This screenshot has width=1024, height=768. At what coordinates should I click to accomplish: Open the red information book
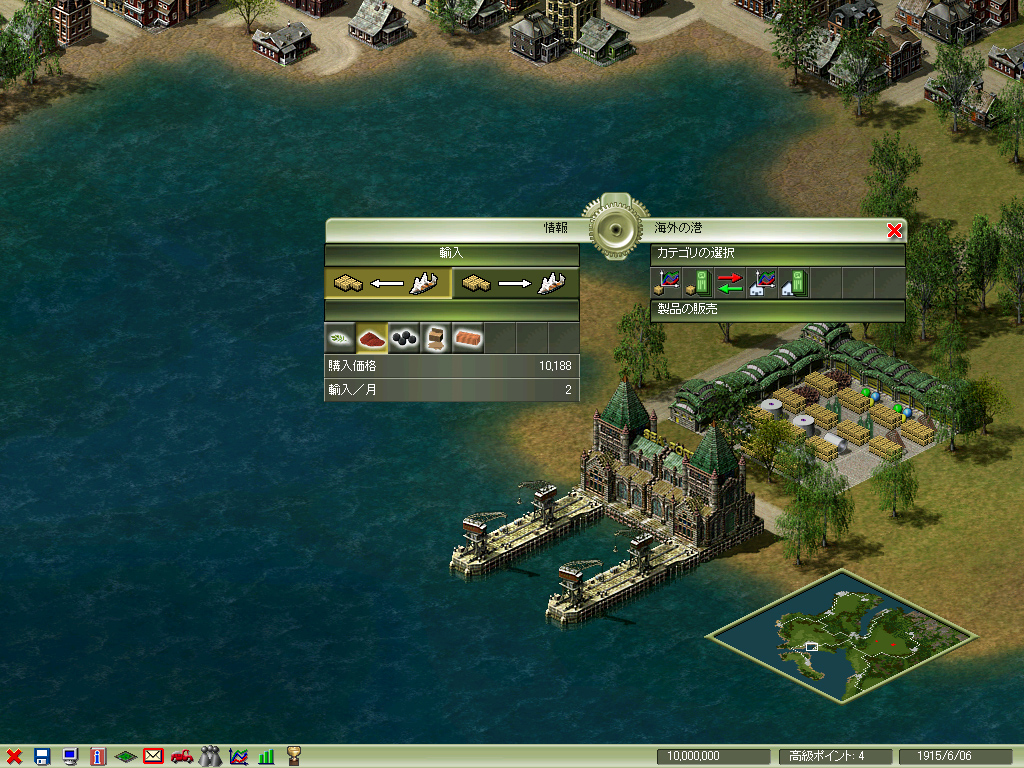pos(98,756)
